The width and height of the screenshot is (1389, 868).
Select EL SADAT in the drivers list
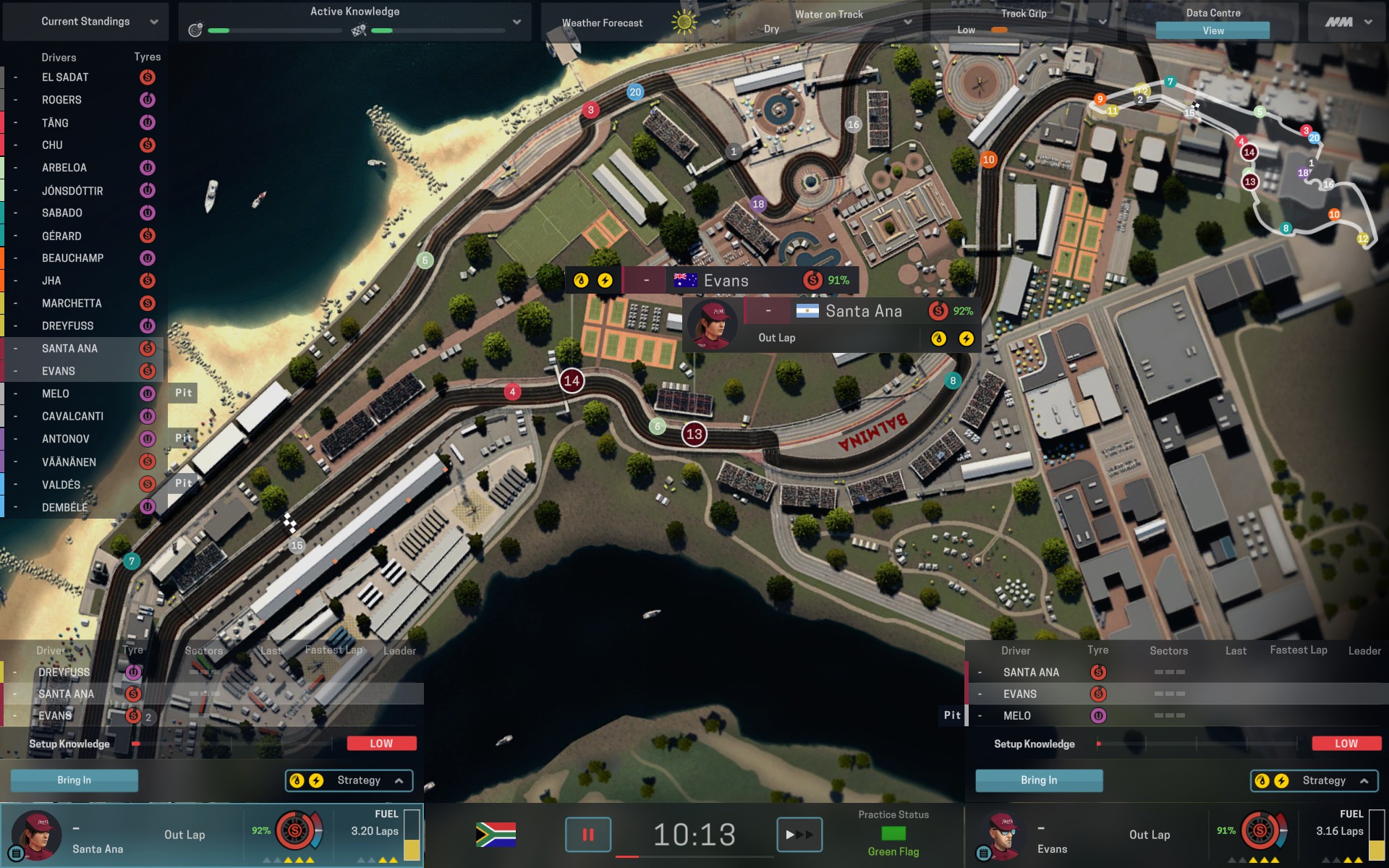coord(65,77)
